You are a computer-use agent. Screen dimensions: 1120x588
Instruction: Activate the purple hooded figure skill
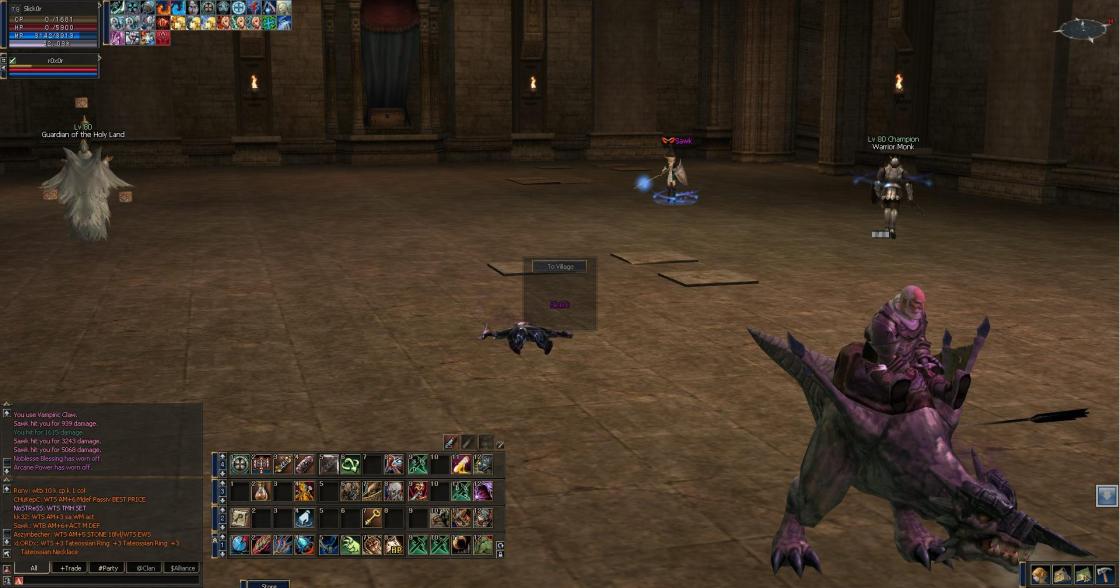(x=482, y=491)
